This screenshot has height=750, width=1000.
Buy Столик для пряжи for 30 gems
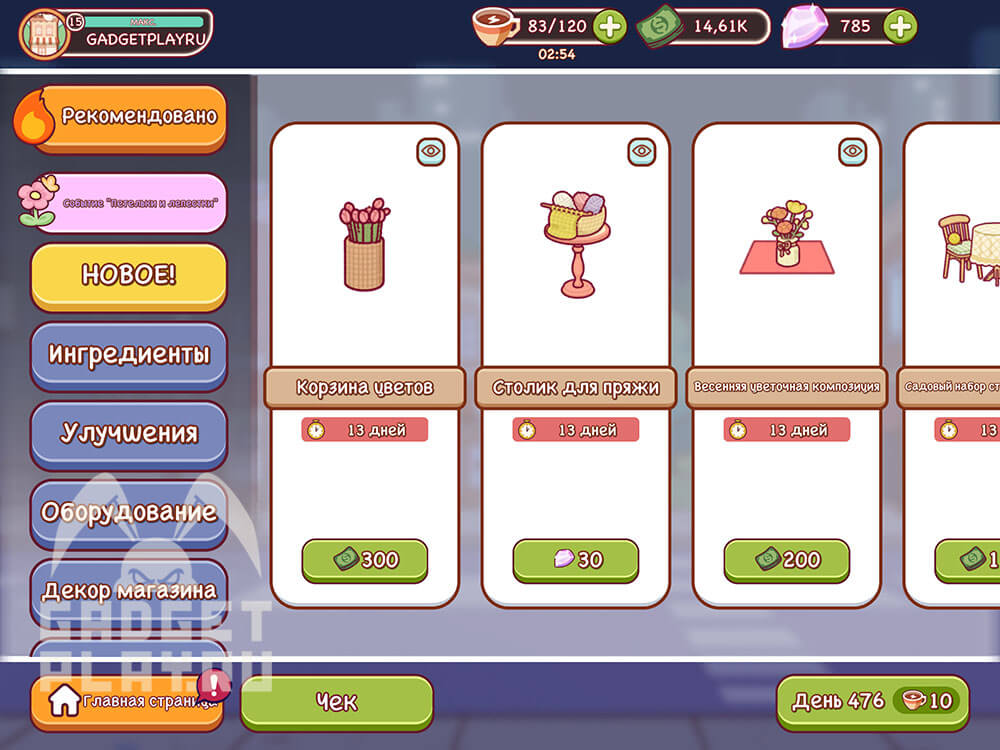point(576,560)
